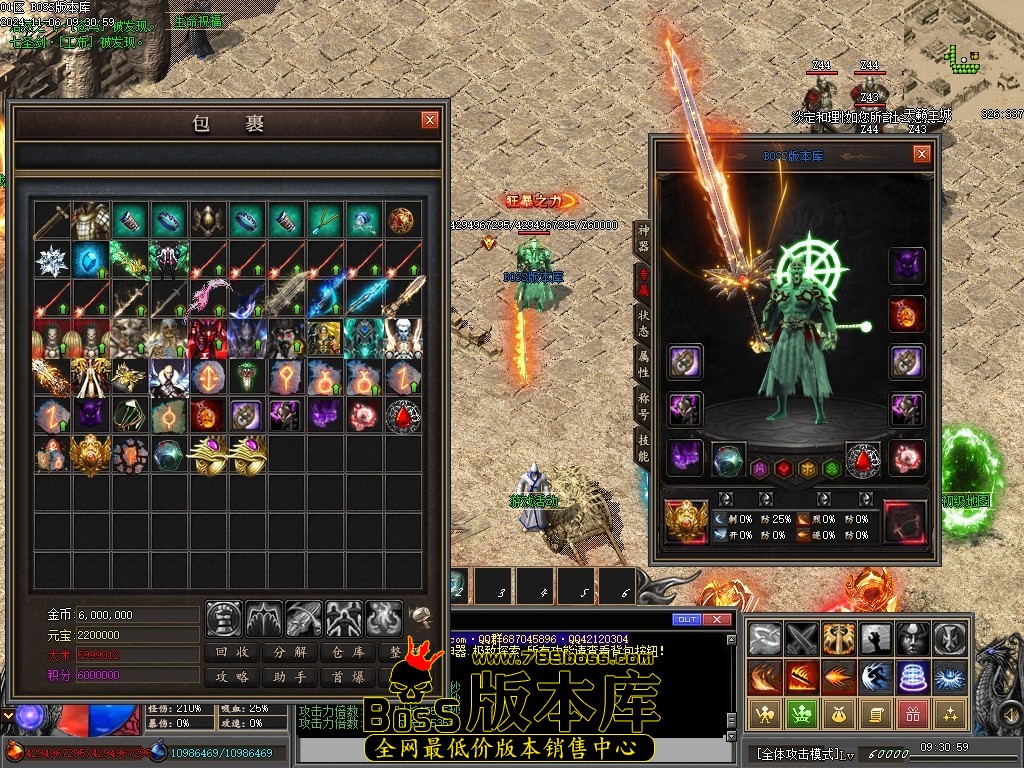Open the 仓库 warehouse
Viewport: 1024px width, 768px height.
click(x=346, y=652)
